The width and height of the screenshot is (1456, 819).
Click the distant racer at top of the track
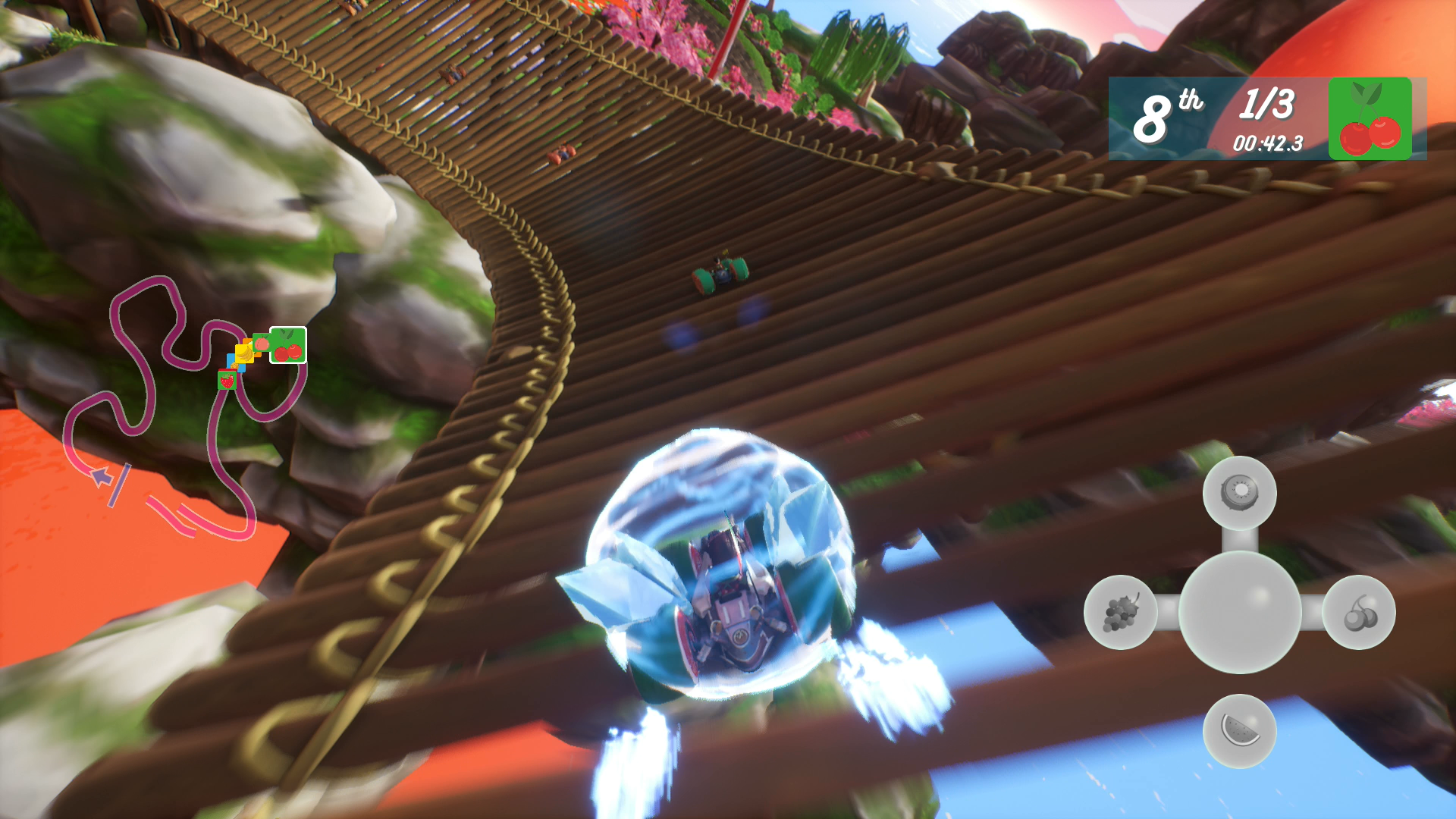[563, 154]
